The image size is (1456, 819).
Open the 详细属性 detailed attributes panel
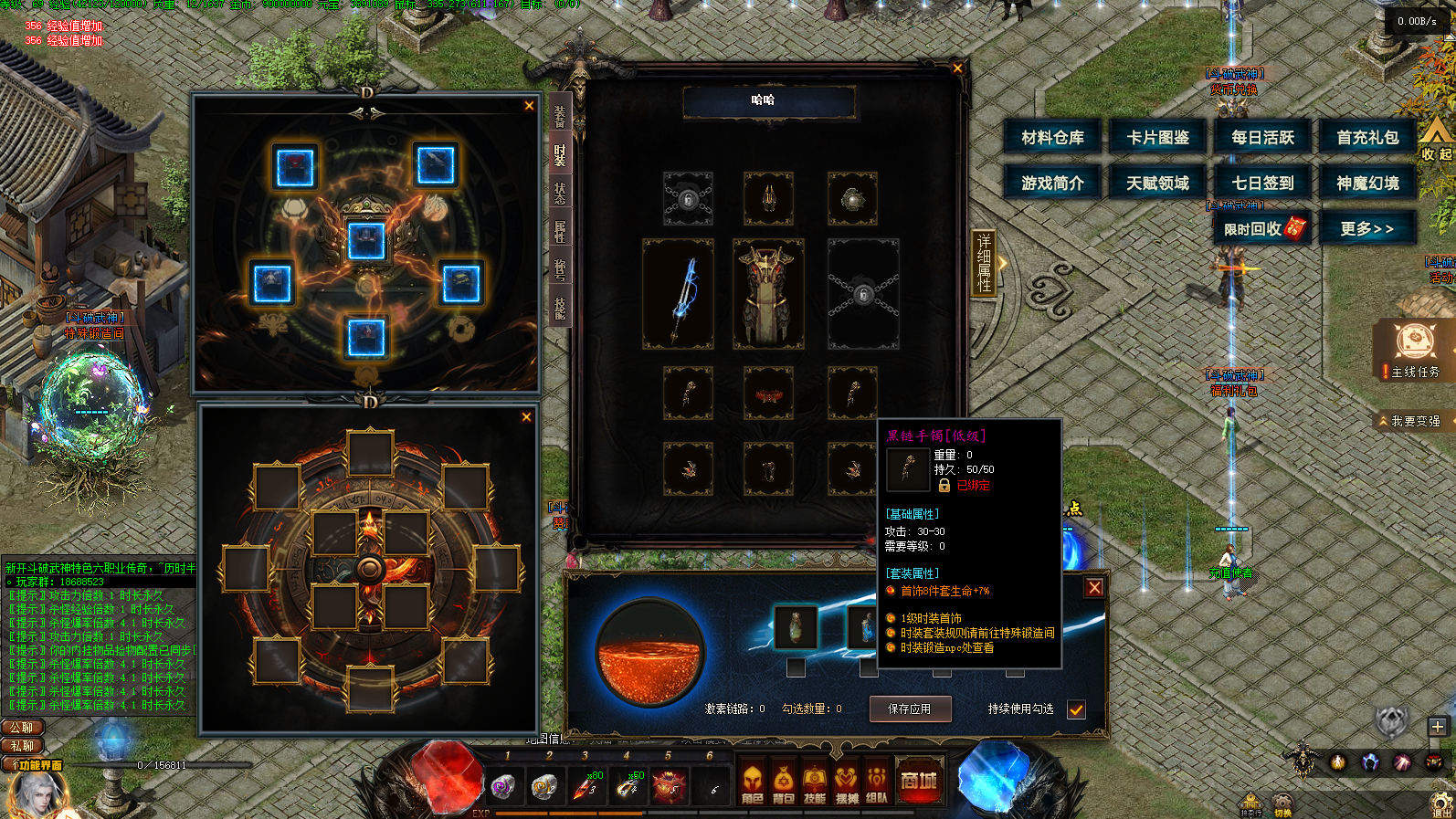984,262
